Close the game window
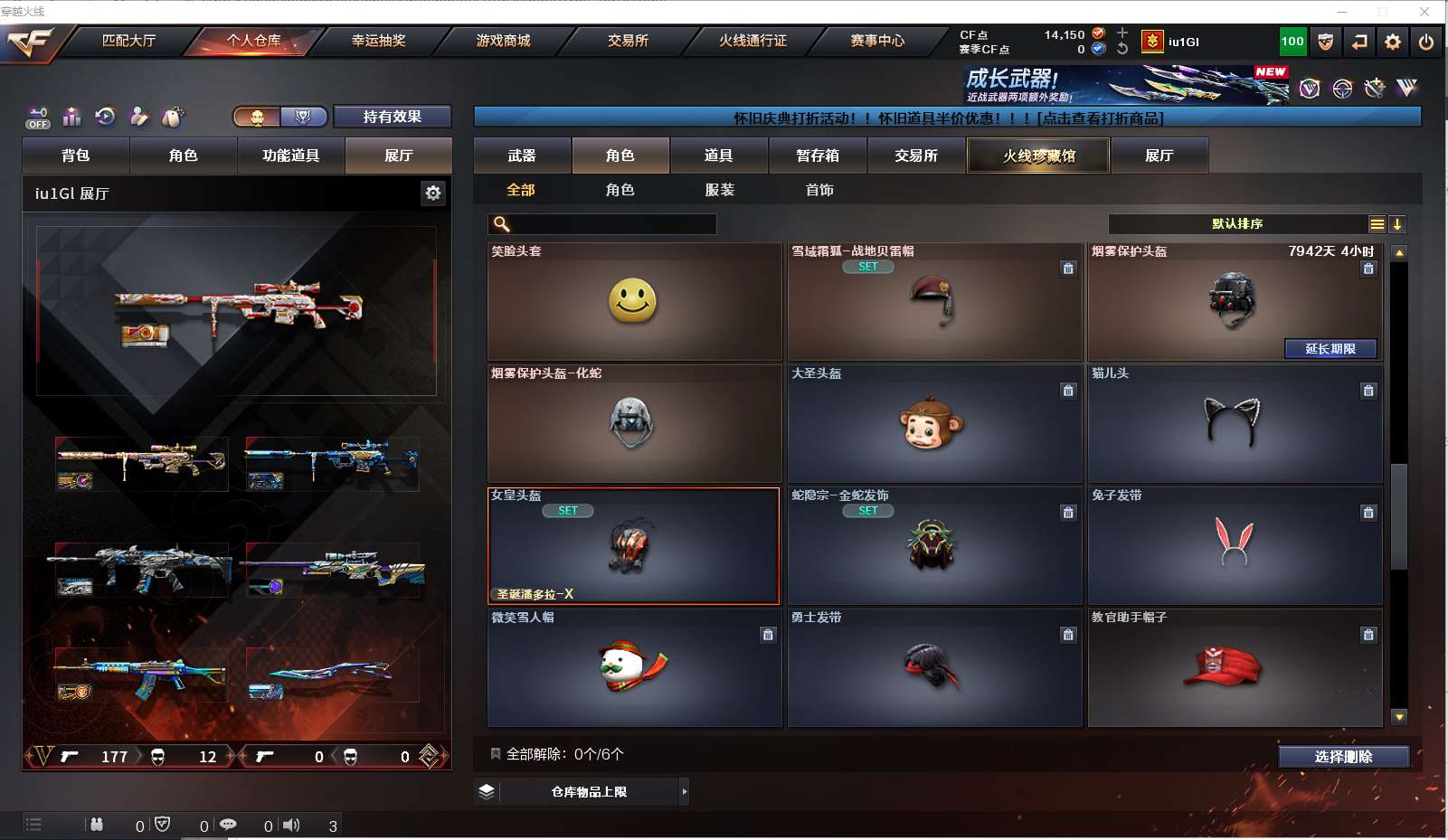1448x840 pixels. (1424, 11)
